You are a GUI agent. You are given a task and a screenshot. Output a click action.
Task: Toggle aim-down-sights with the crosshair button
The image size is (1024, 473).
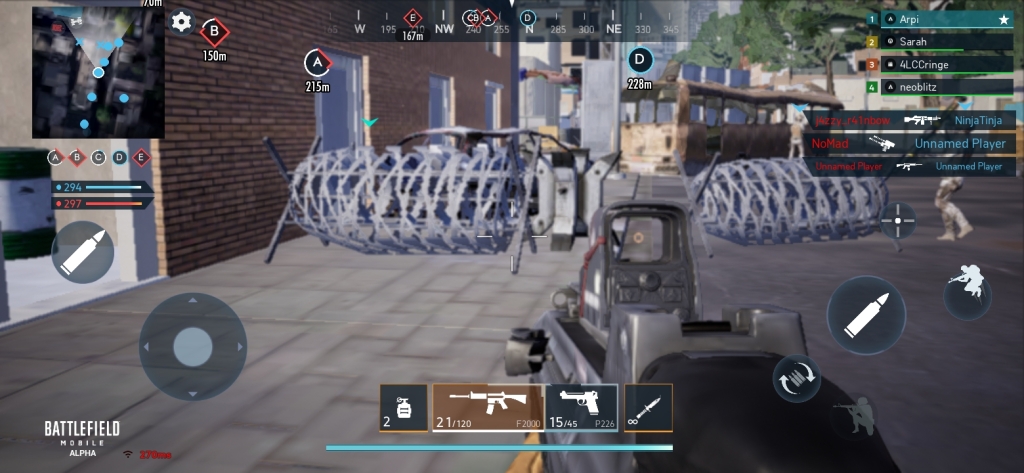tap(897, 219)
